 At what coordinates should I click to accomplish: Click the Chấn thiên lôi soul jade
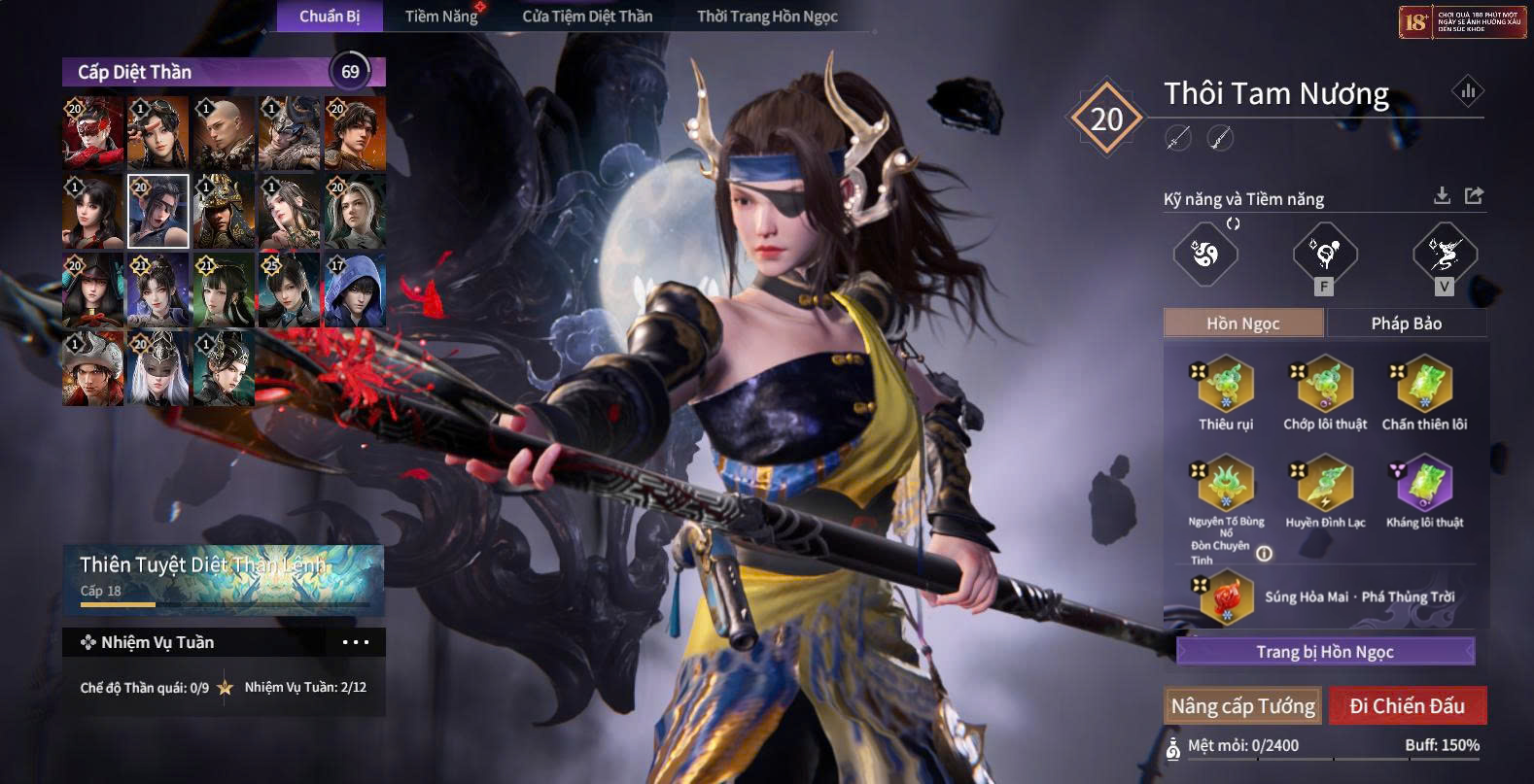[x=1424, y=385]
